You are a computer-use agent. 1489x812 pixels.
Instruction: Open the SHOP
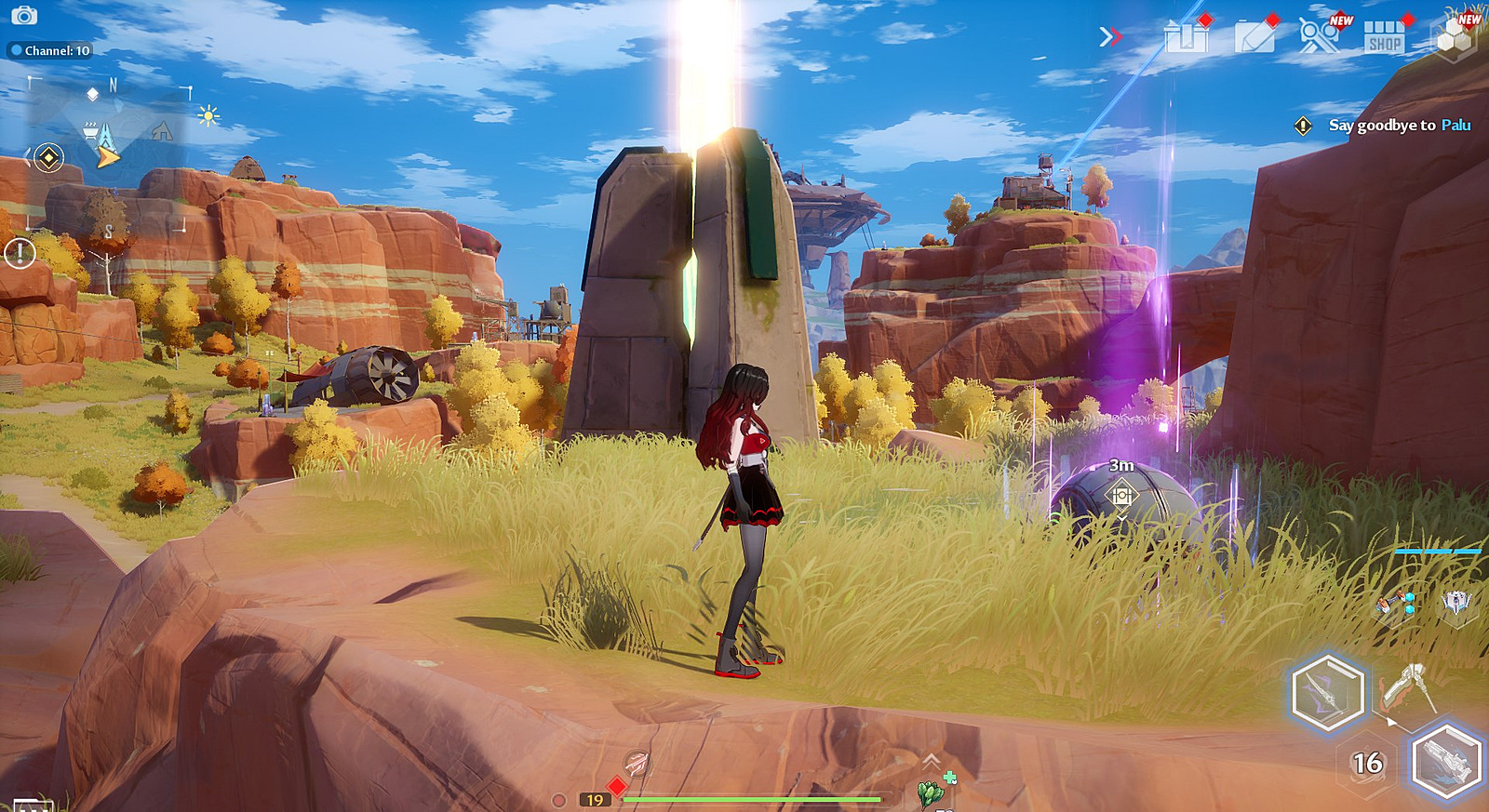click(x=1384, y=37)
